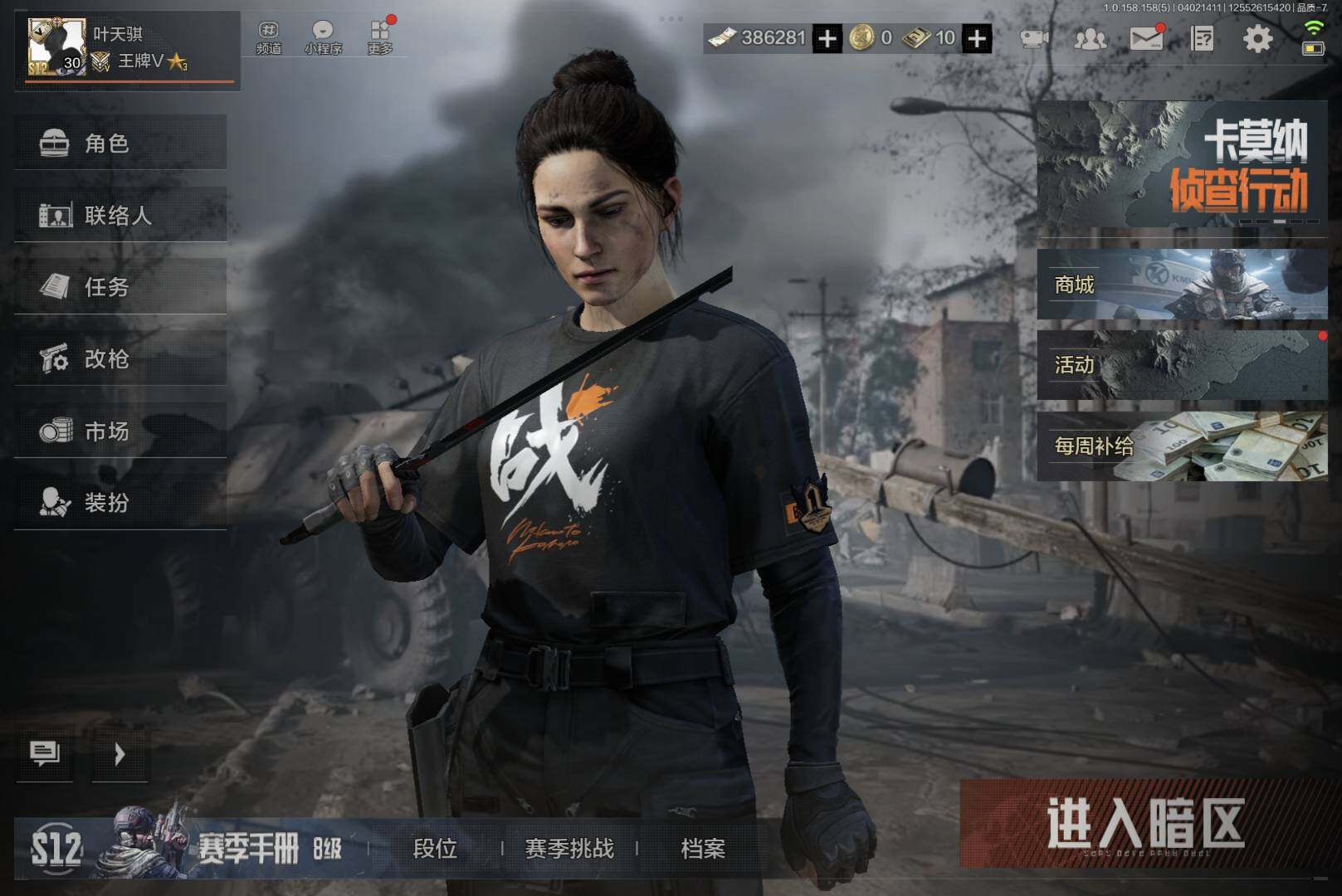The height and width of the screenshot is (896, 1342).
Task: Open the 装扮 outfit menu
Action: point(120,503)
